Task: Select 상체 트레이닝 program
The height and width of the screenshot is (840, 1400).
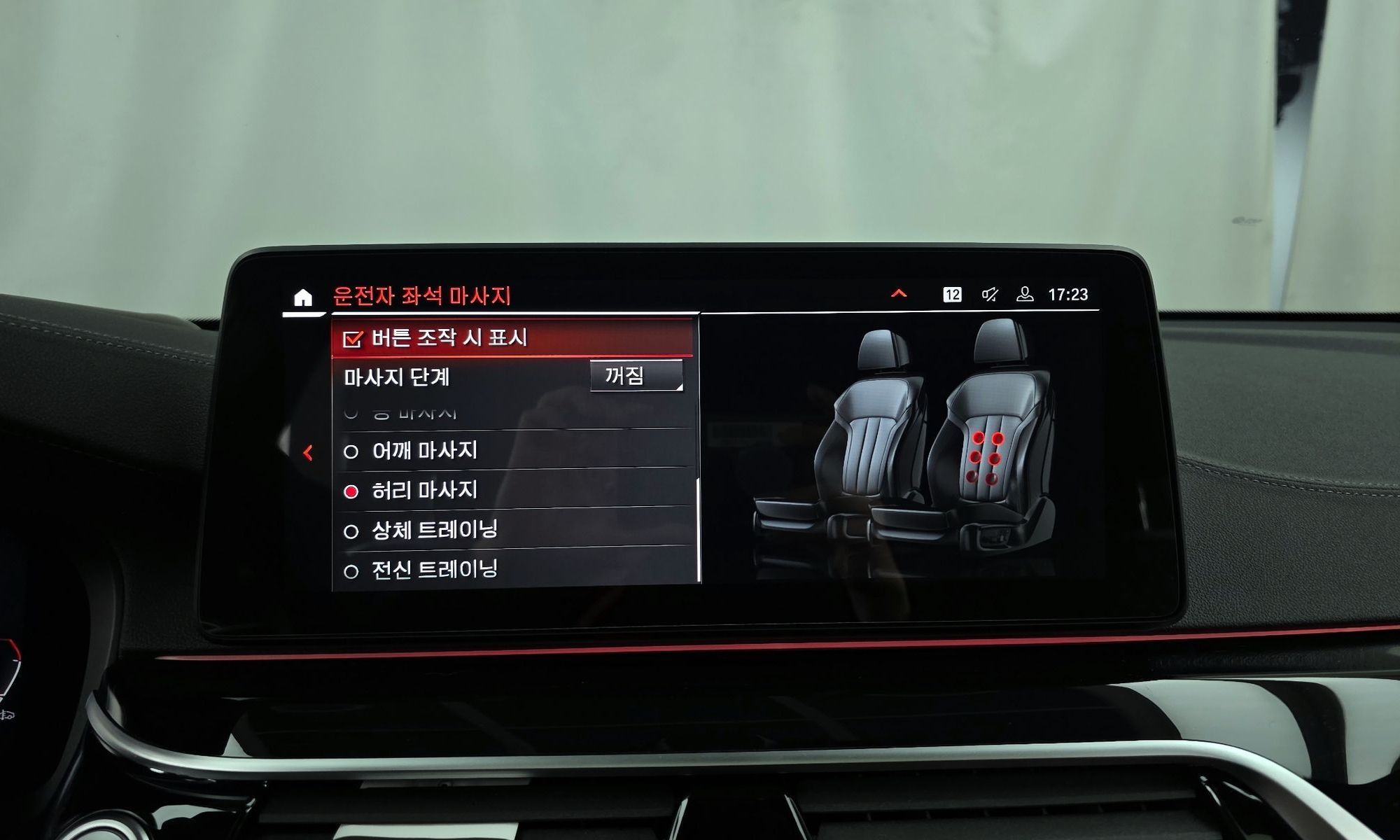Action: point(433,531)
